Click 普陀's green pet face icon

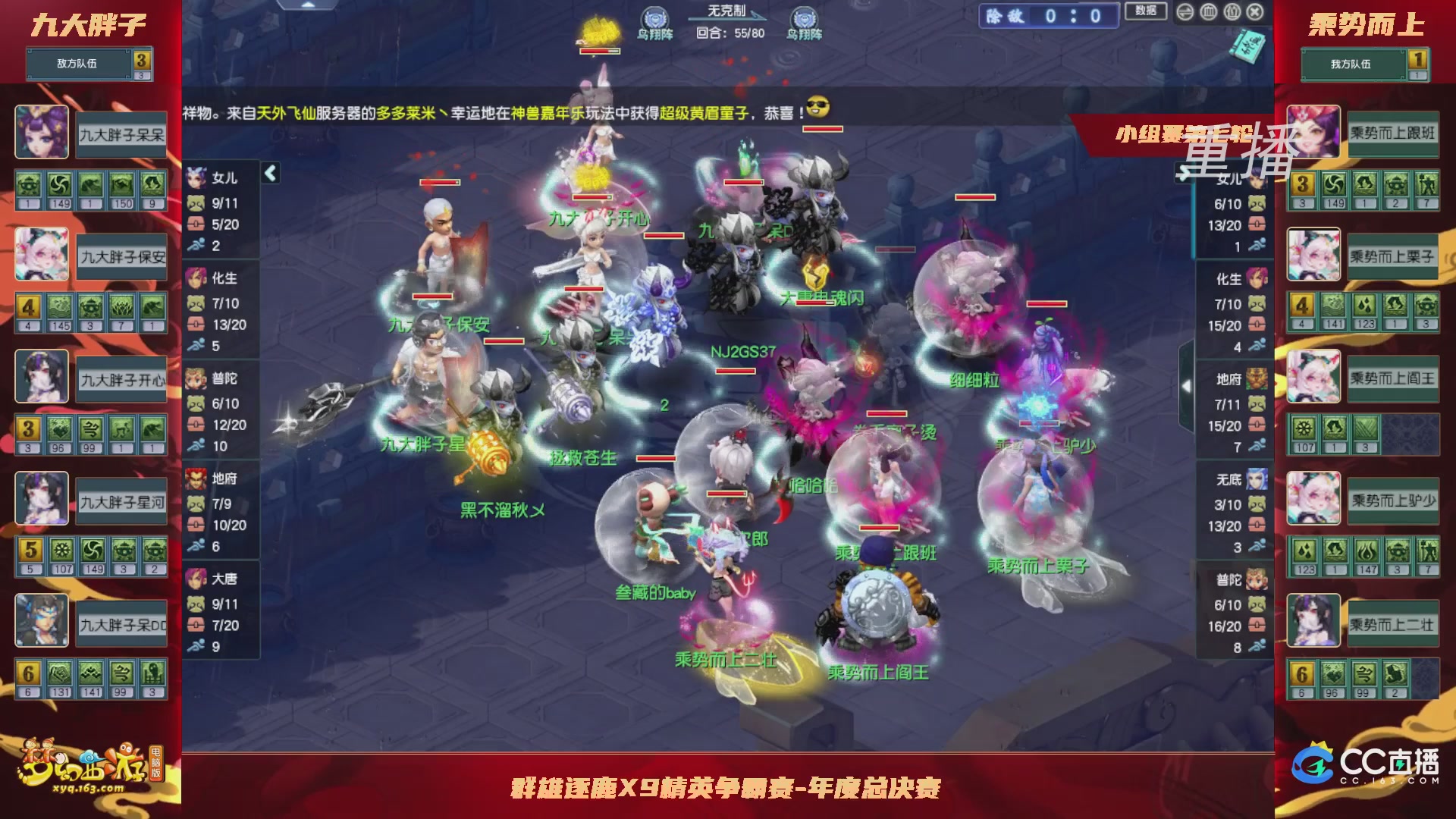(x=196, y=404)
